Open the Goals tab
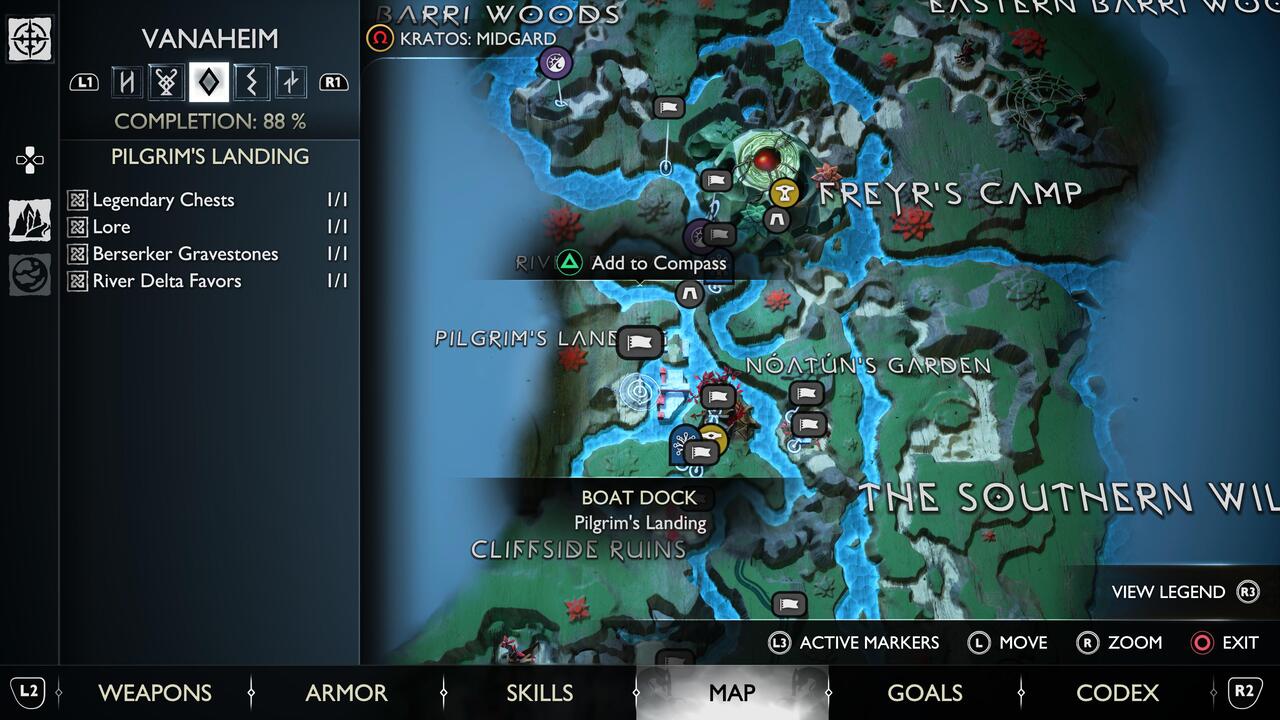The height and width of the screenshot is (720, 1280). pos(925,692)
